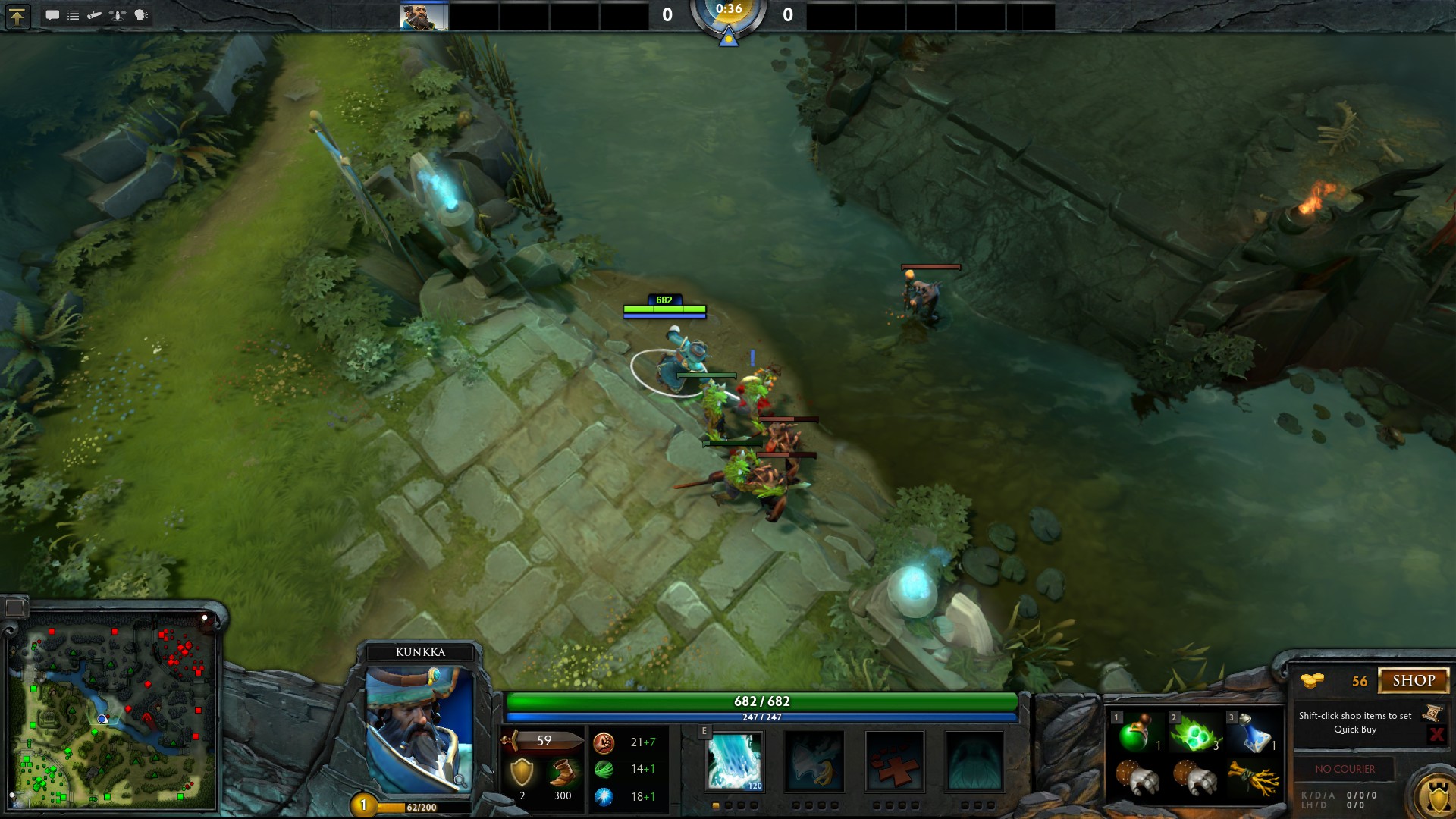Open the chat speech bubble icon
The height and width of the screenshot is (819, 1456).
coord(52,15)
